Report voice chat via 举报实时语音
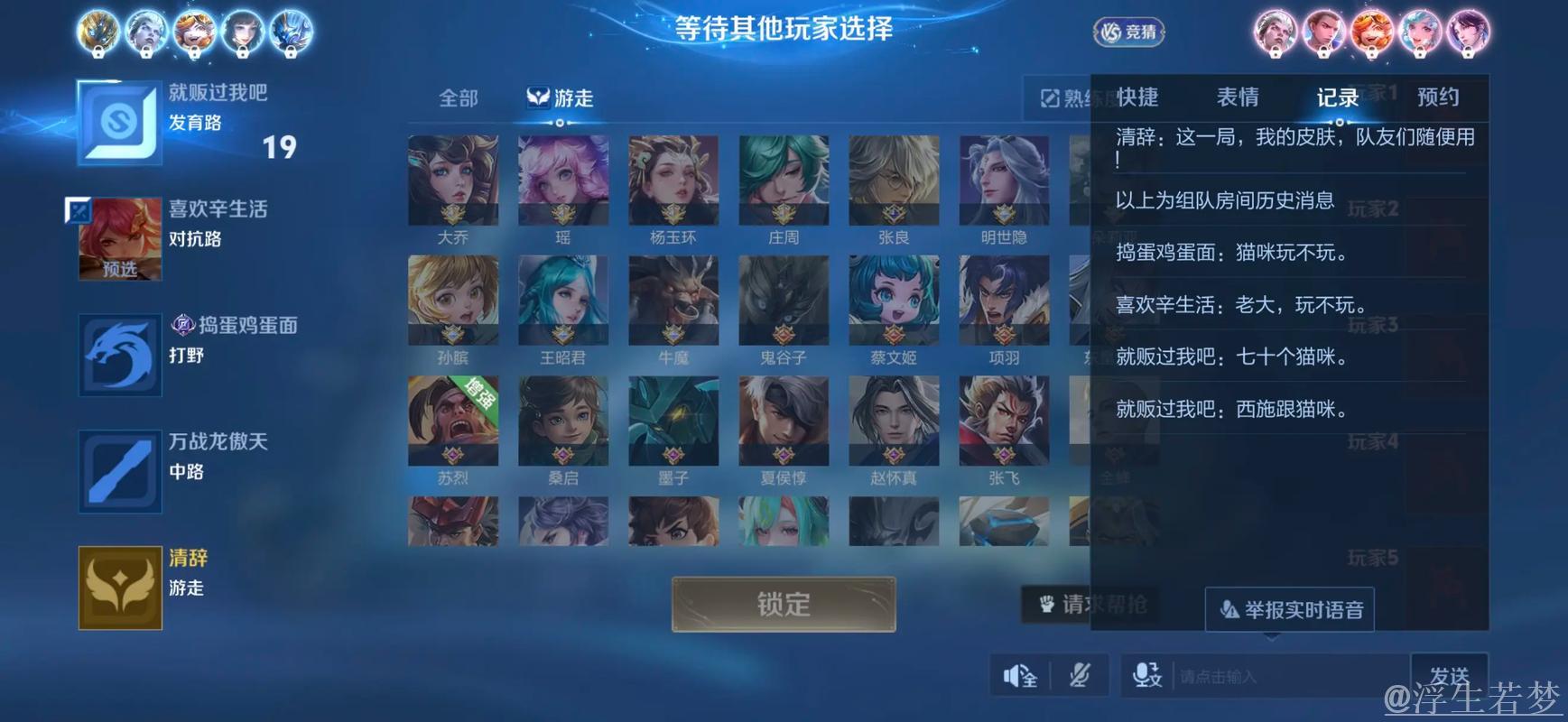The image size is (1568, 722). point(1290,610)
